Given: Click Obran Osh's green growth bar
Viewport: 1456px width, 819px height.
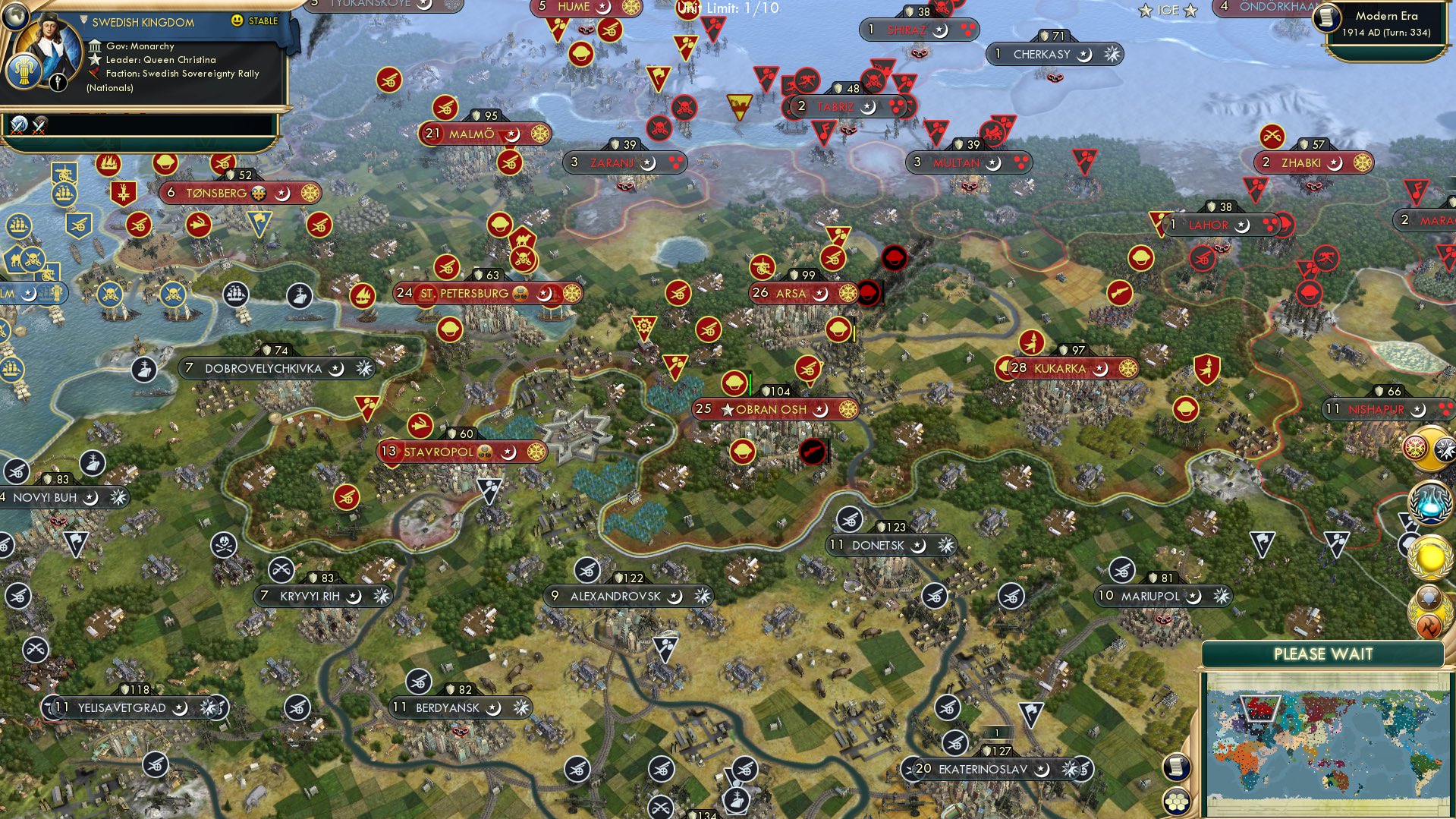Looking at the screenshot, I should click(750, 384).
